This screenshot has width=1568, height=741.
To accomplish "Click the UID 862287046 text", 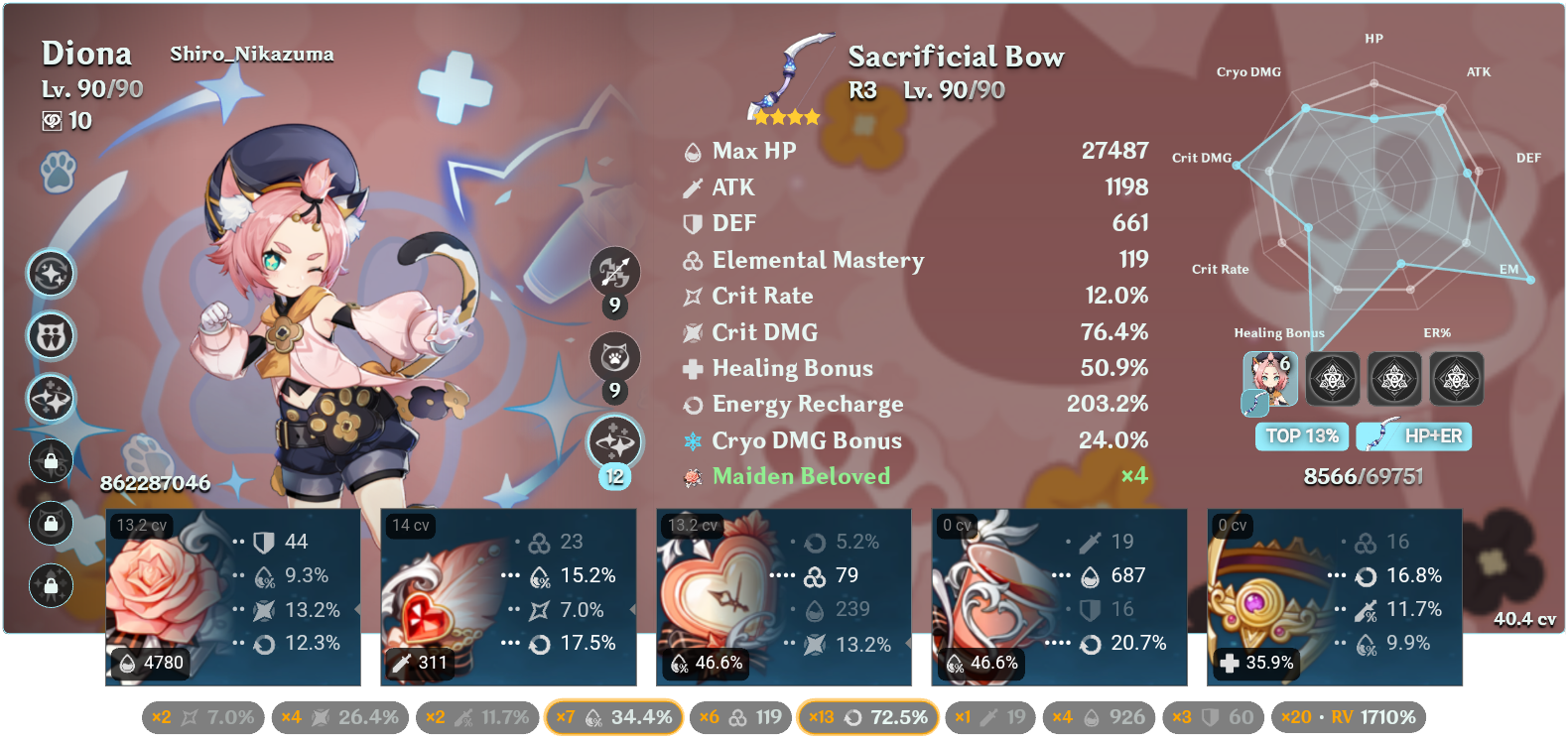I will (155, 485).
